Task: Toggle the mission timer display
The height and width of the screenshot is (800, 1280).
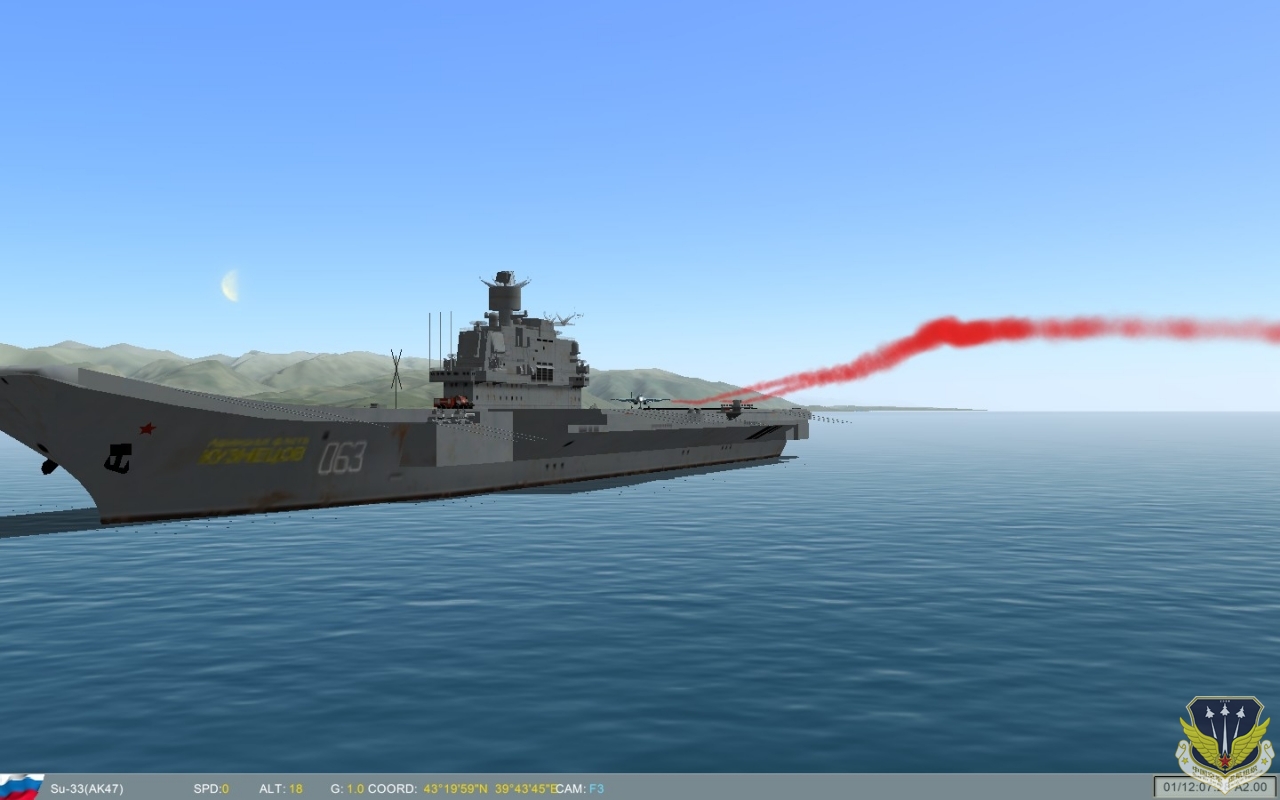Action: (1183, 786)
